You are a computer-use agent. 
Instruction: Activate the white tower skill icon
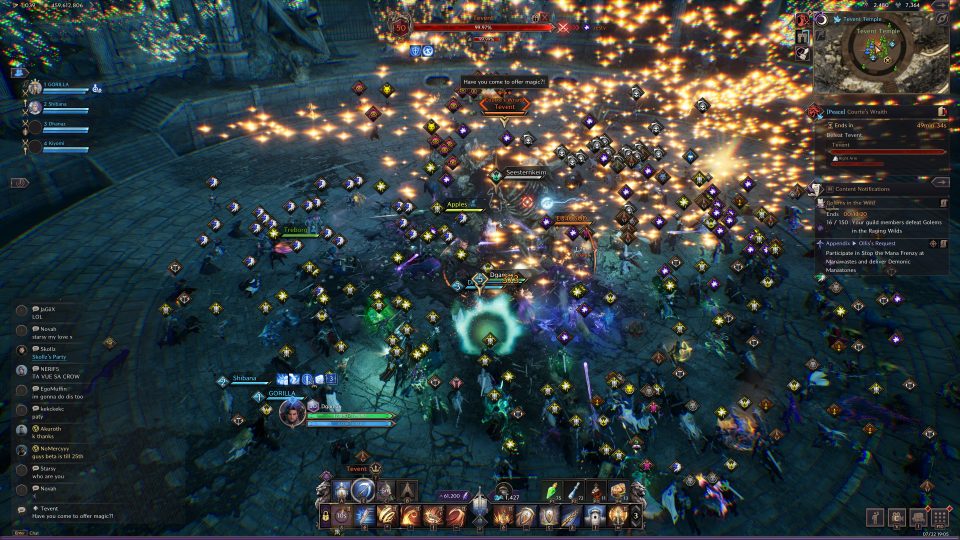(x=594, y=516)
